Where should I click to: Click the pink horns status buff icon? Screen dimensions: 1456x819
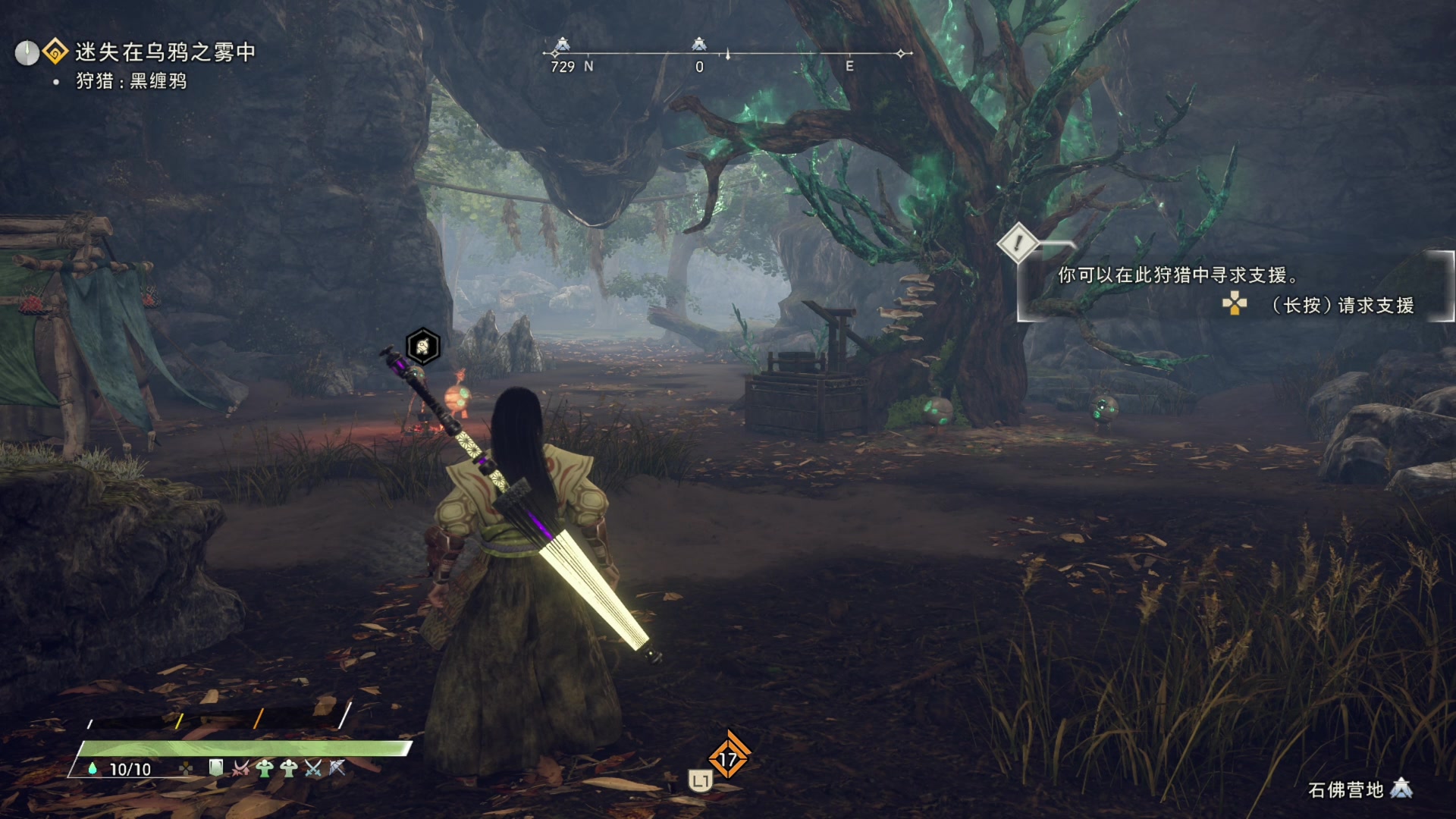point(240,769)
